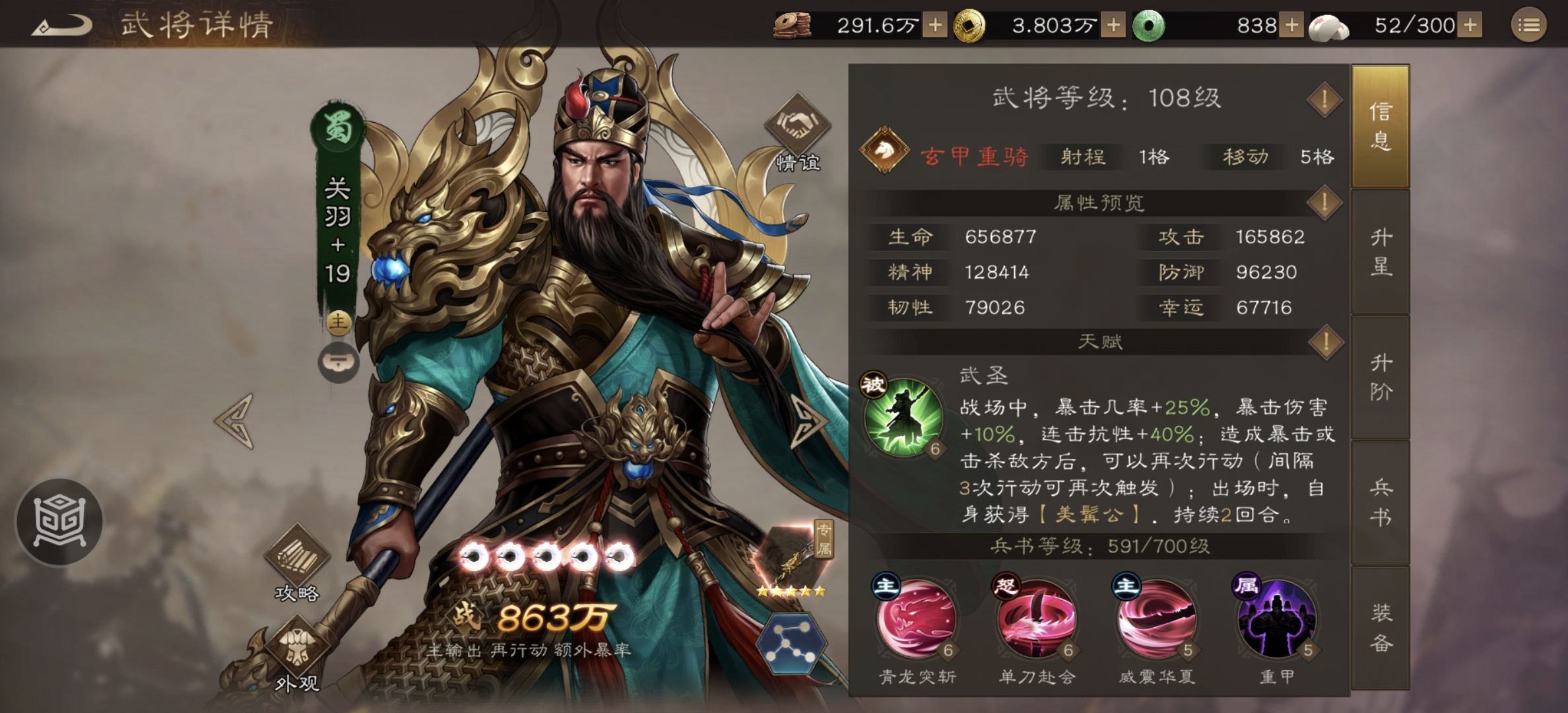Switch to the 装备 equipment tab

pyautogui.click(x=1381, y=623)
